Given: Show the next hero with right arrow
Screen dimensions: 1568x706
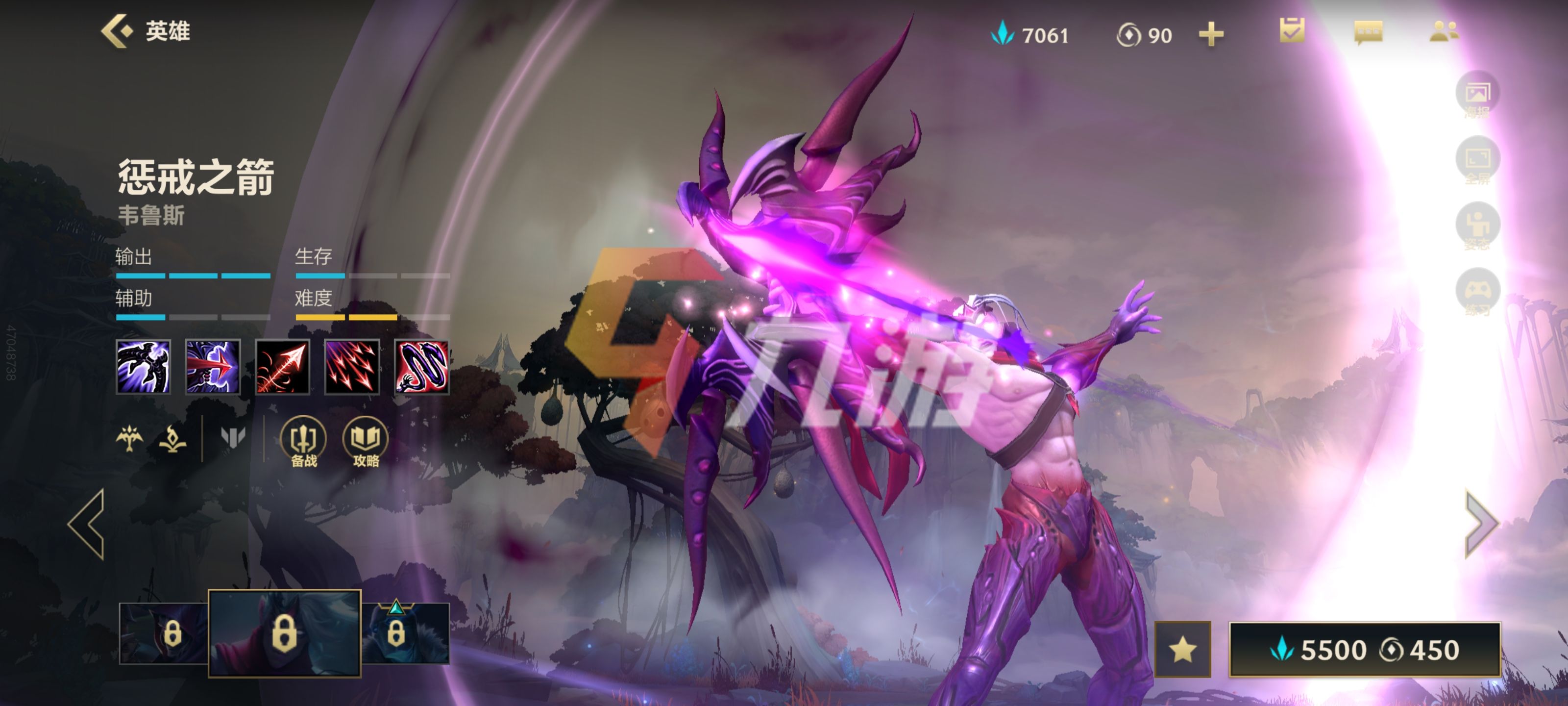Looking at the screenshot, I should [x=1480, y=524].
